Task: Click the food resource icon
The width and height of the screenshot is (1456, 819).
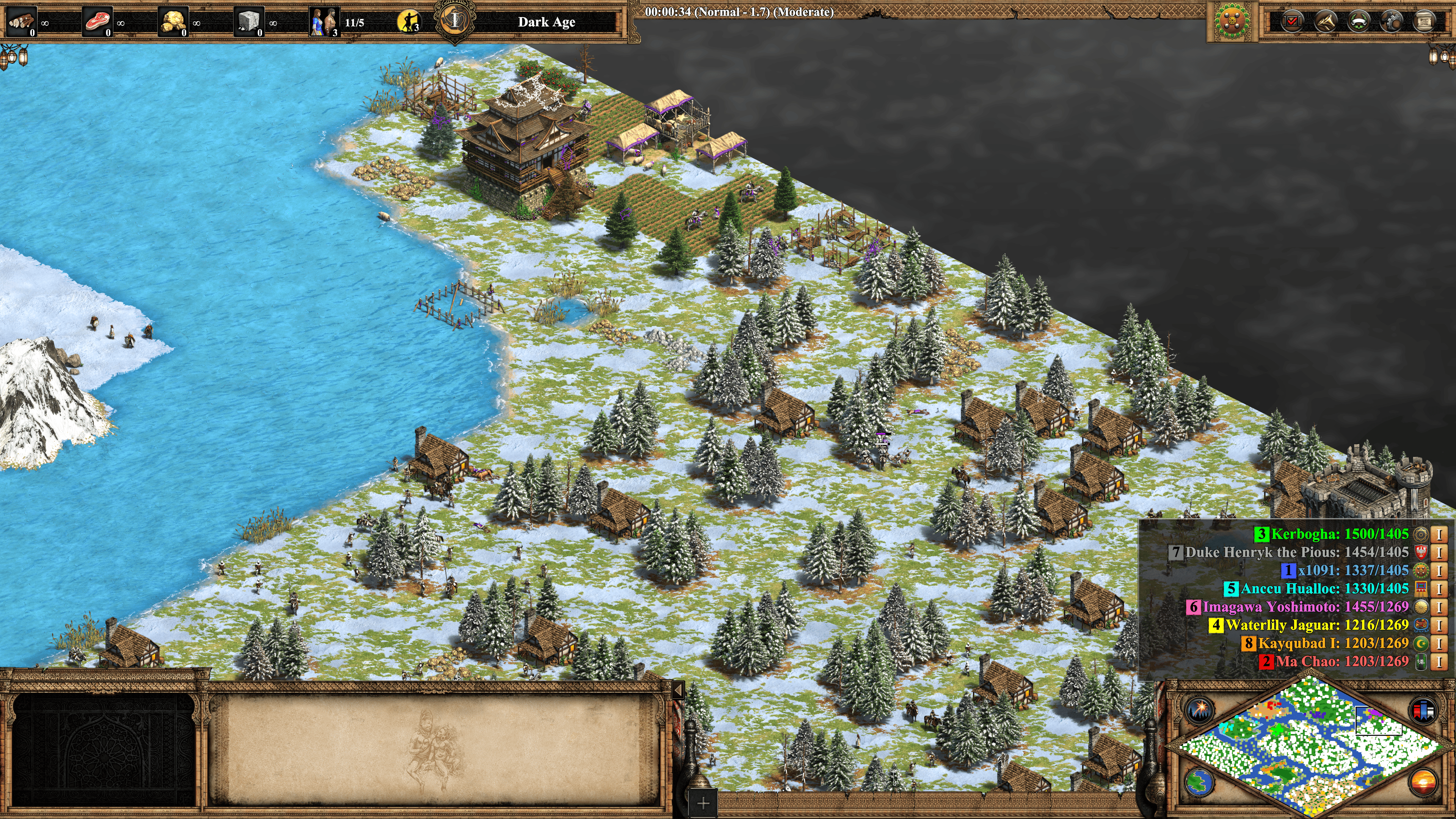Action: [x=97, y=22]
